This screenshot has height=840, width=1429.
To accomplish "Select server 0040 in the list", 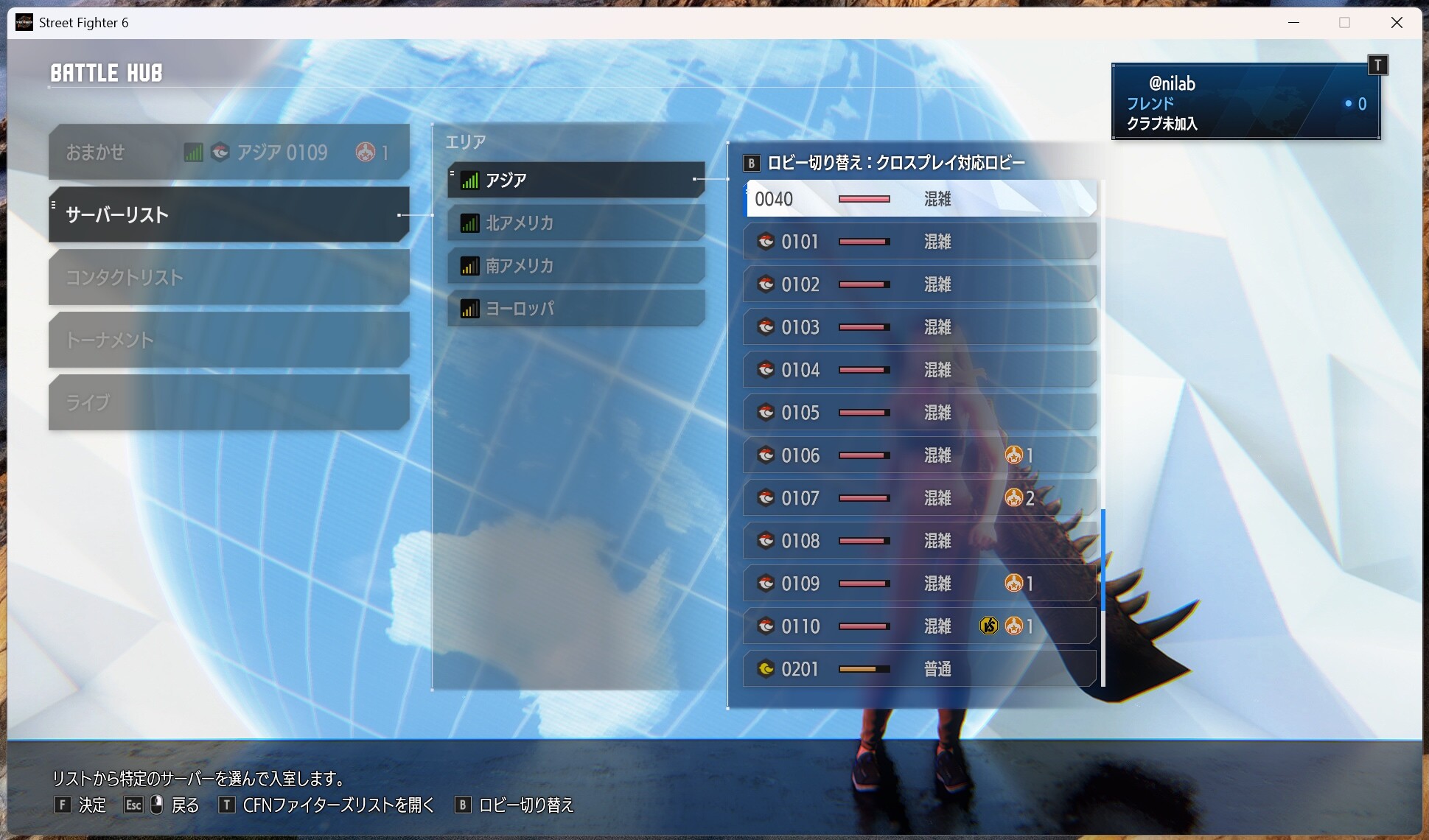I will click(920, 199).
